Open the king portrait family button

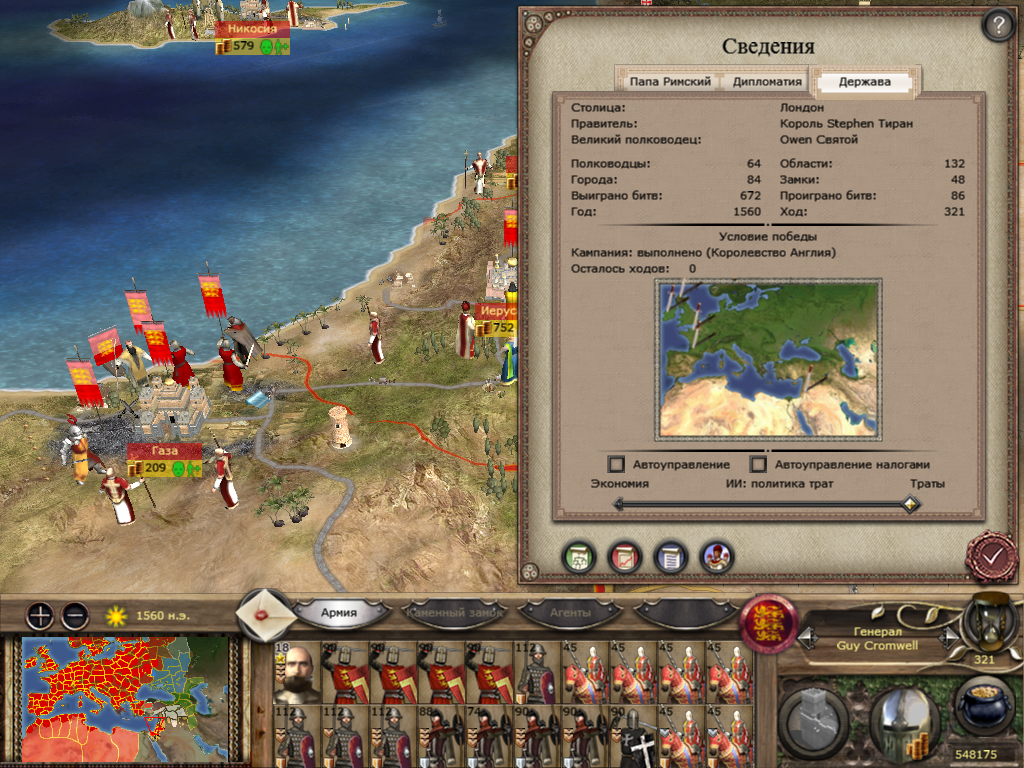coord(717,557)
